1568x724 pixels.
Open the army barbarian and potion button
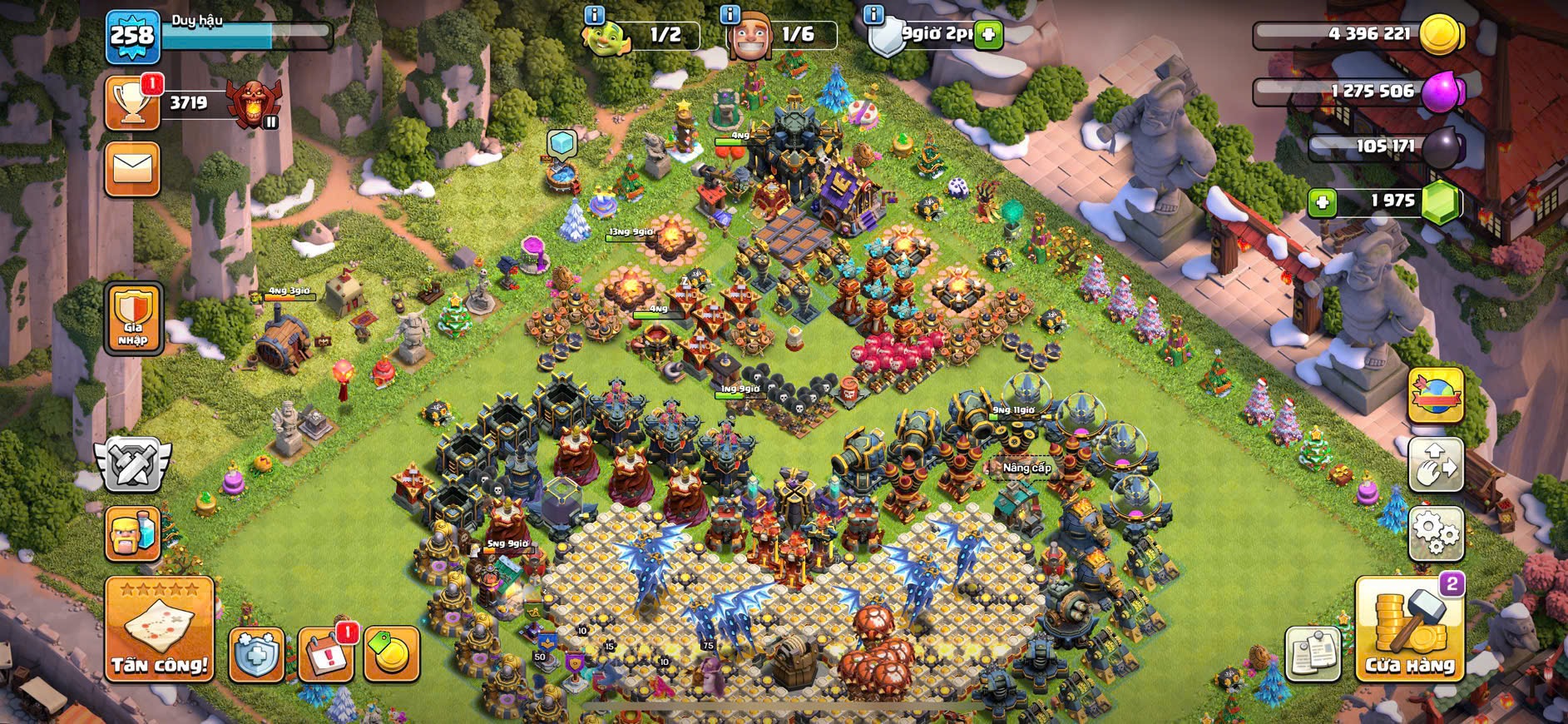(133, 533)
